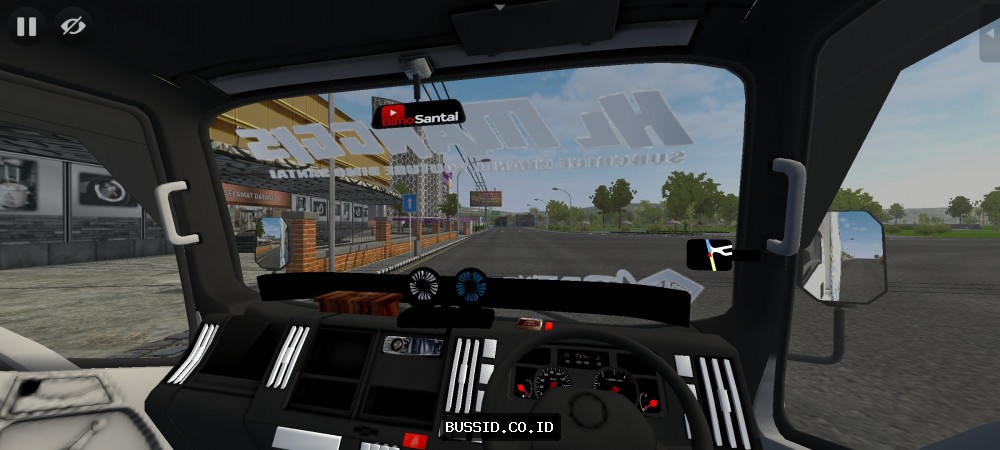Toggle the crossed-eye hide controls icon
1000x450 pixels.
[72, 27]
